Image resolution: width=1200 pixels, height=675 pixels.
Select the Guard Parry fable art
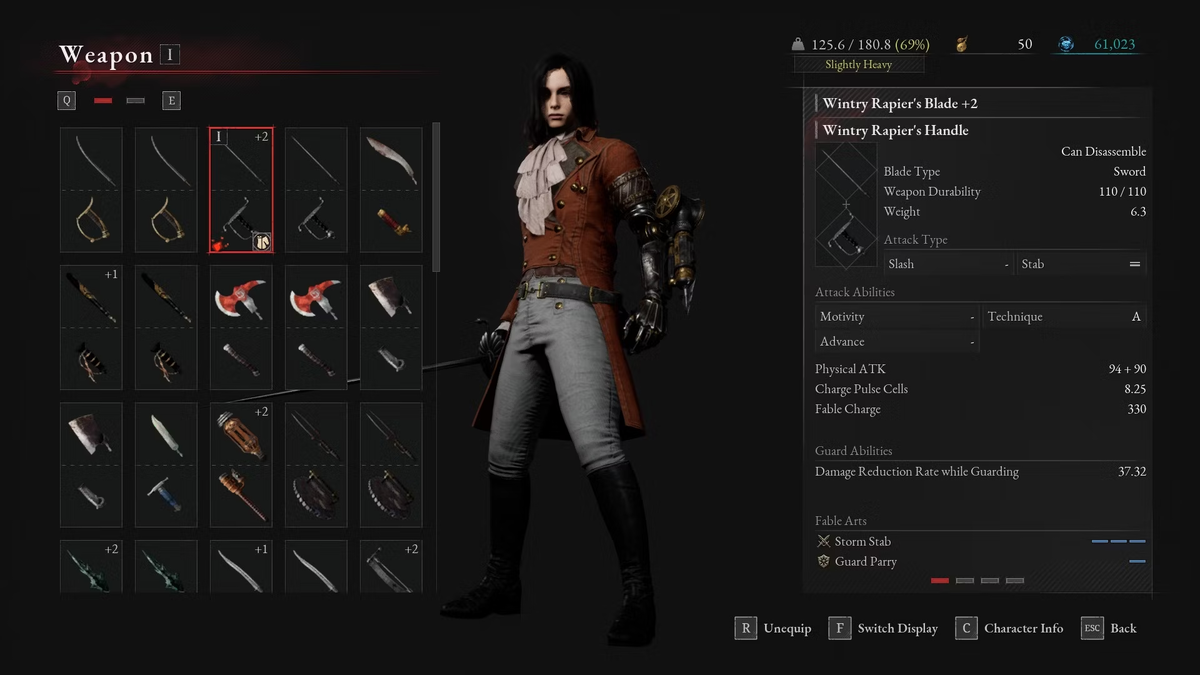865,561
